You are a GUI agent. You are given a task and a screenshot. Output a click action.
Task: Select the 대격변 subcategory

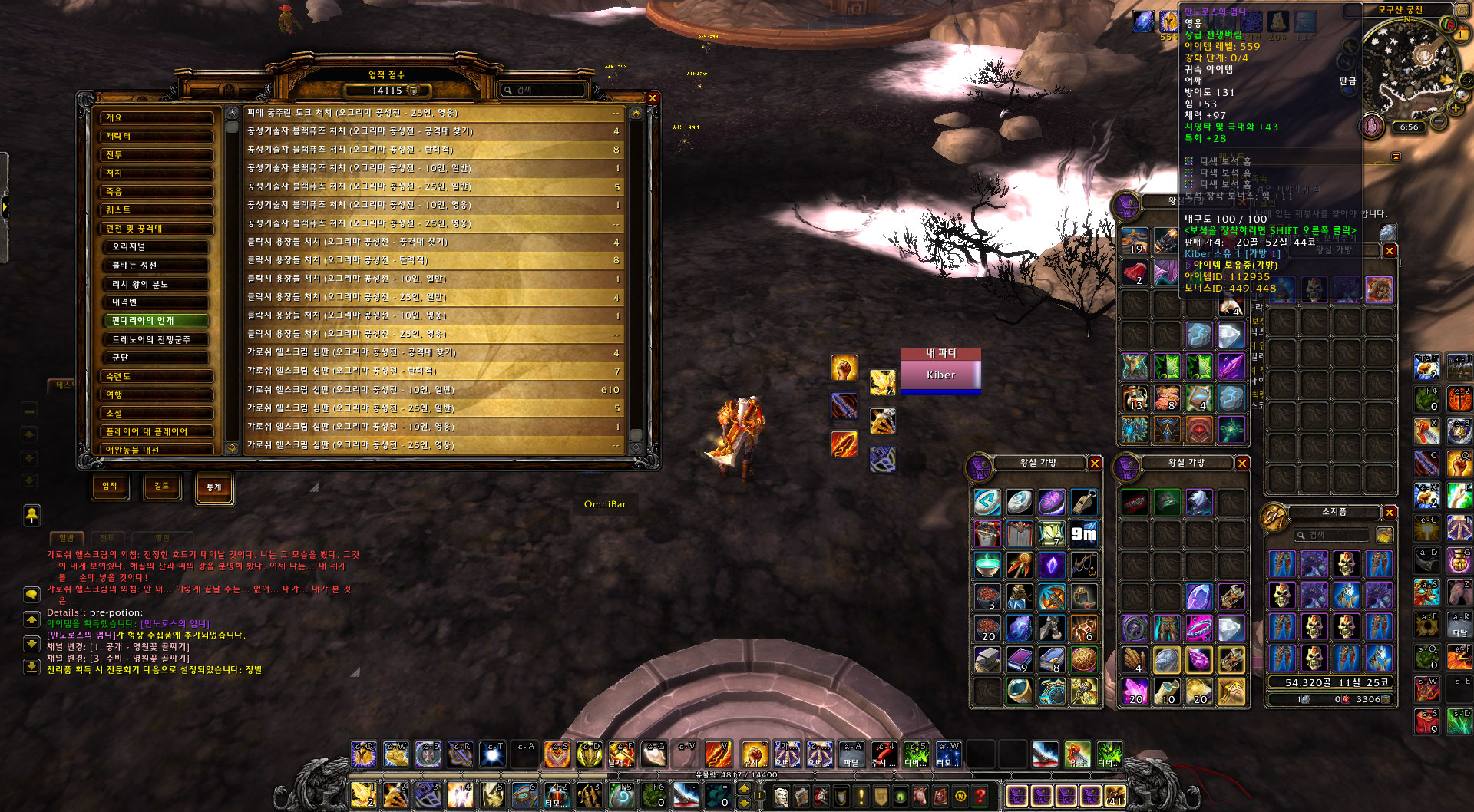(160, 302)
